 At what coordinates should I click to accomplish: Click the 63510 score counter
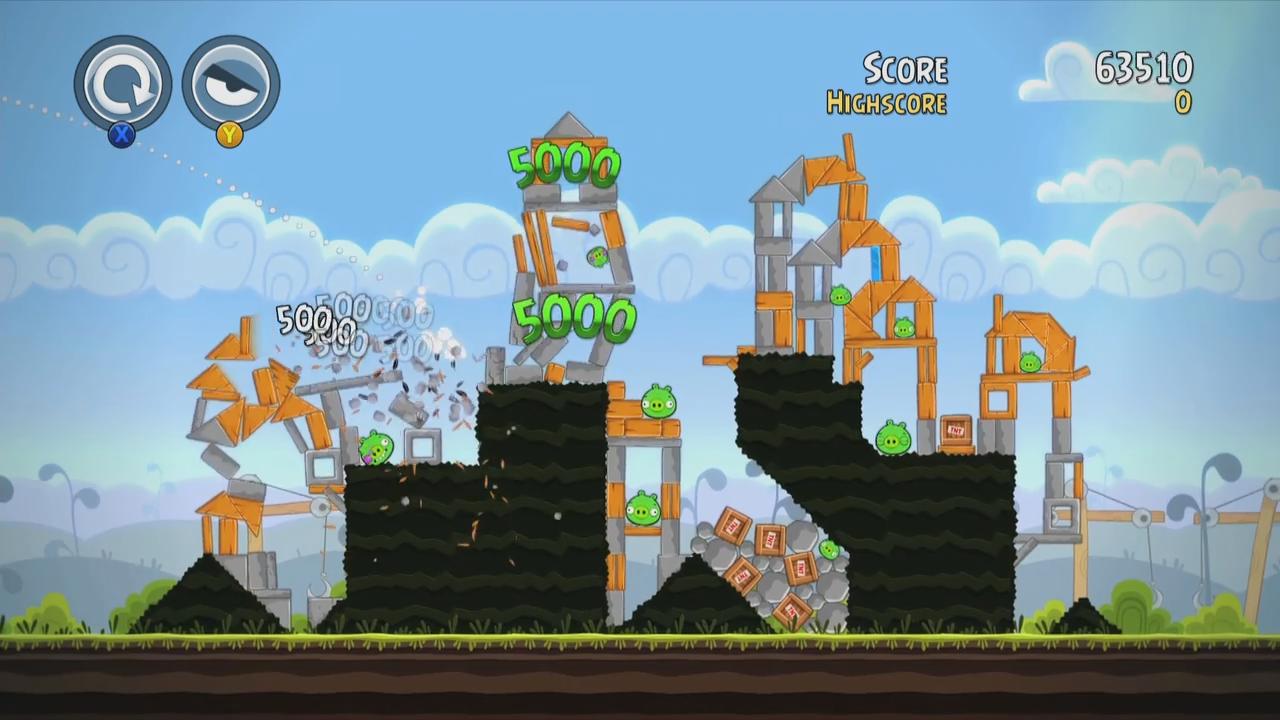(x=1143, y=68)
